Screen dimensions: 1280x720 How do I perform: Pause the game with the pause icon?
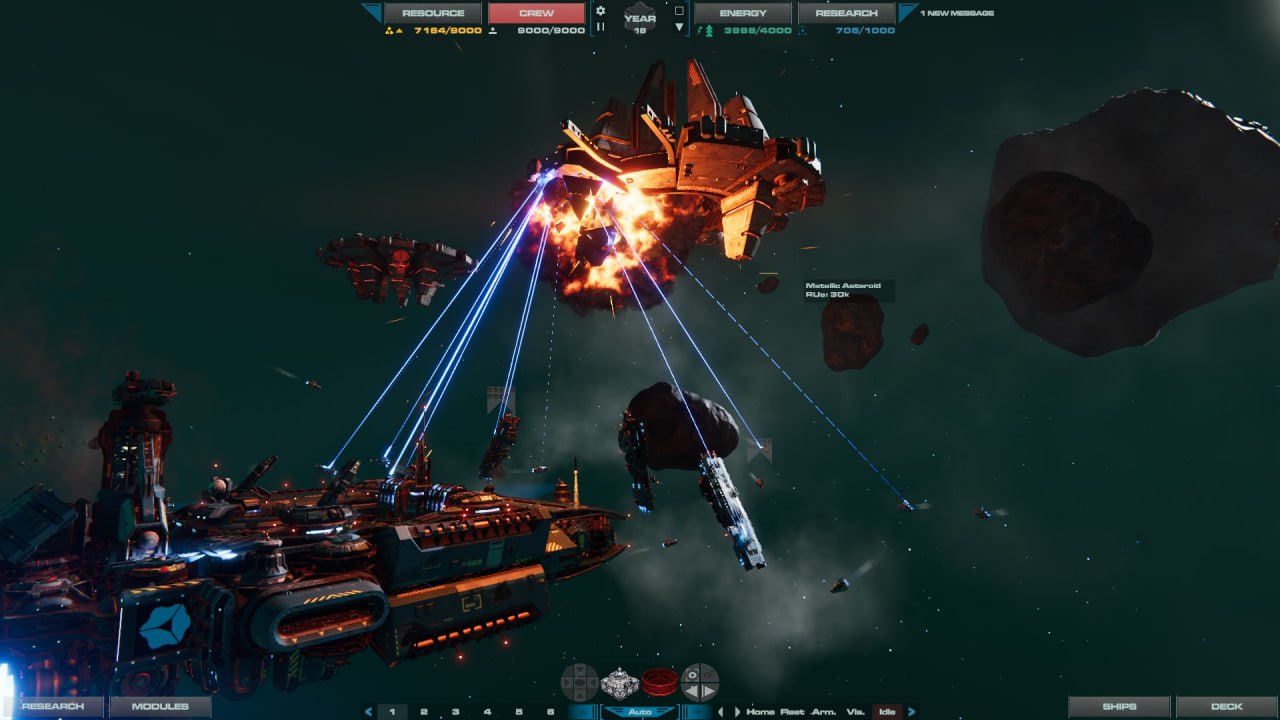pyautogui.click(x=600, y=27)
